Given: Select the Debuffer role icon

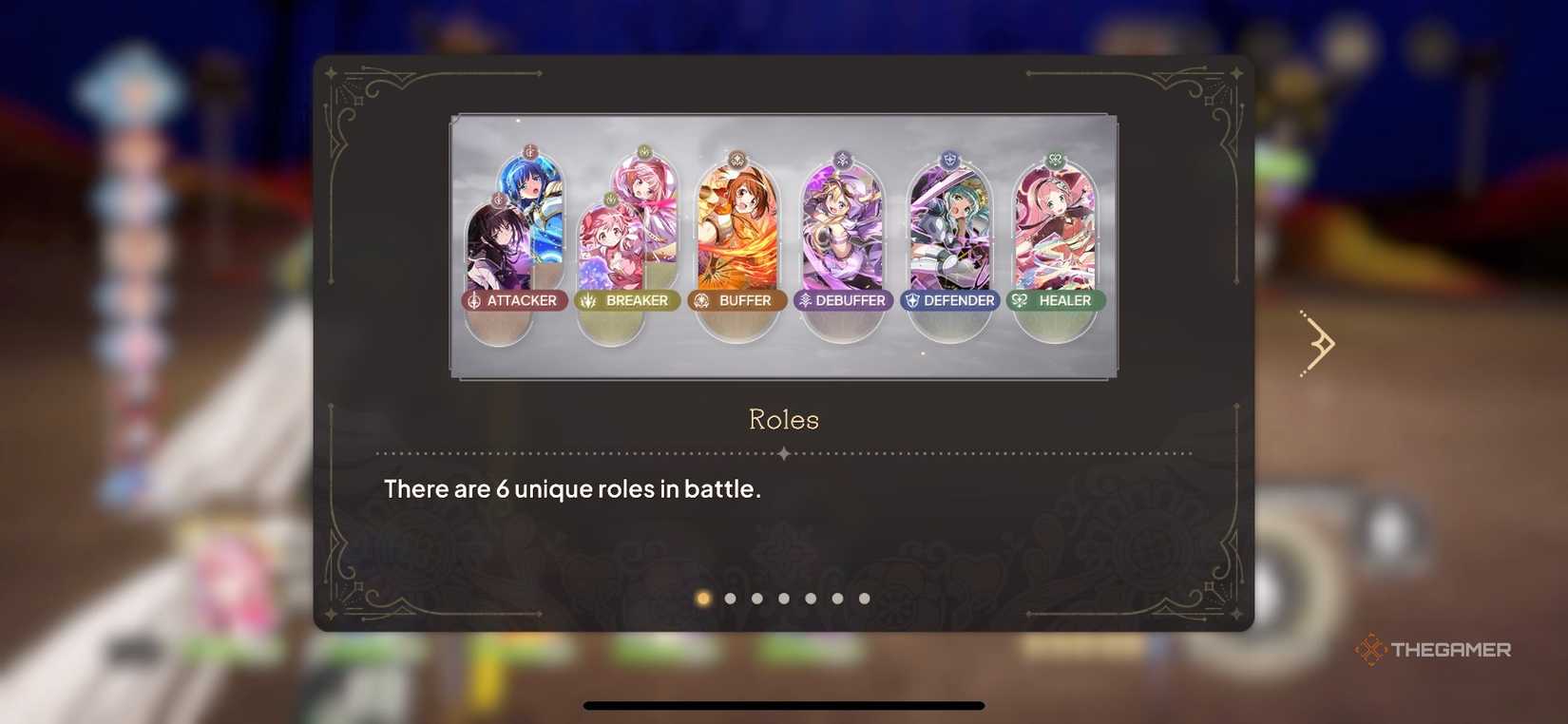Looking at the screenshot, I should click(x=808, y=300).
